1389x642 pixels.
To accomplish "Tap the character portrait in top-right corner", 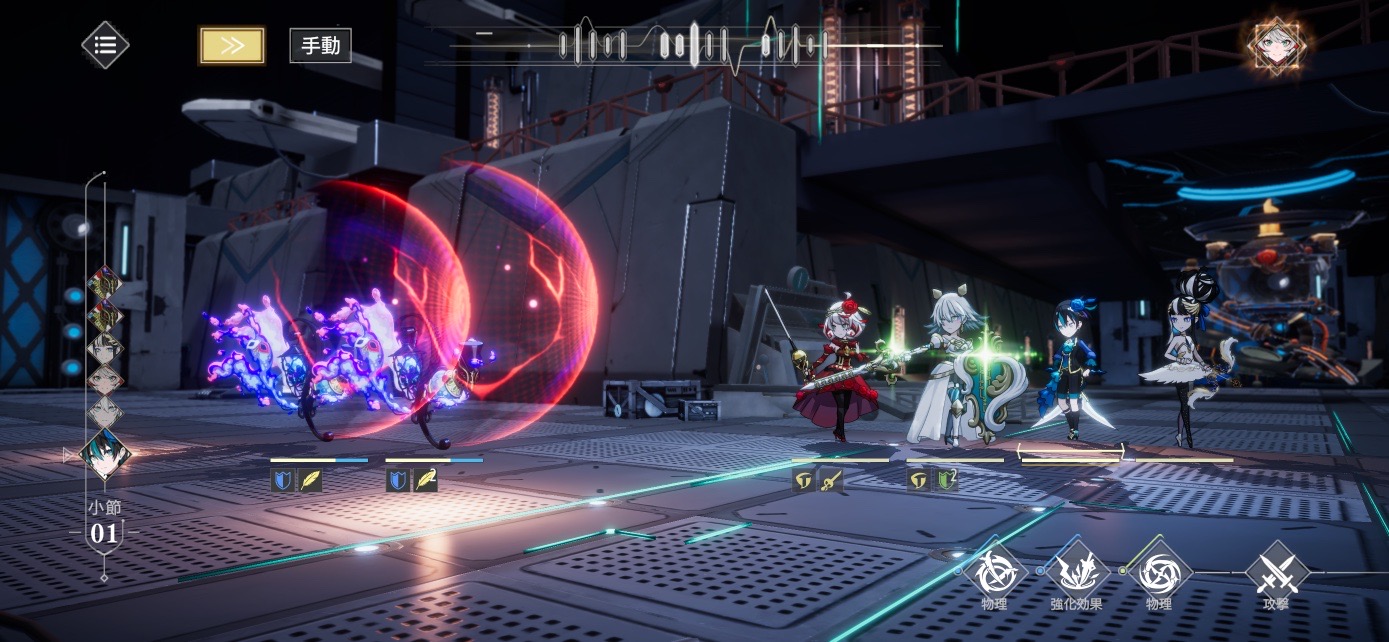I will tap(1276, 44).
